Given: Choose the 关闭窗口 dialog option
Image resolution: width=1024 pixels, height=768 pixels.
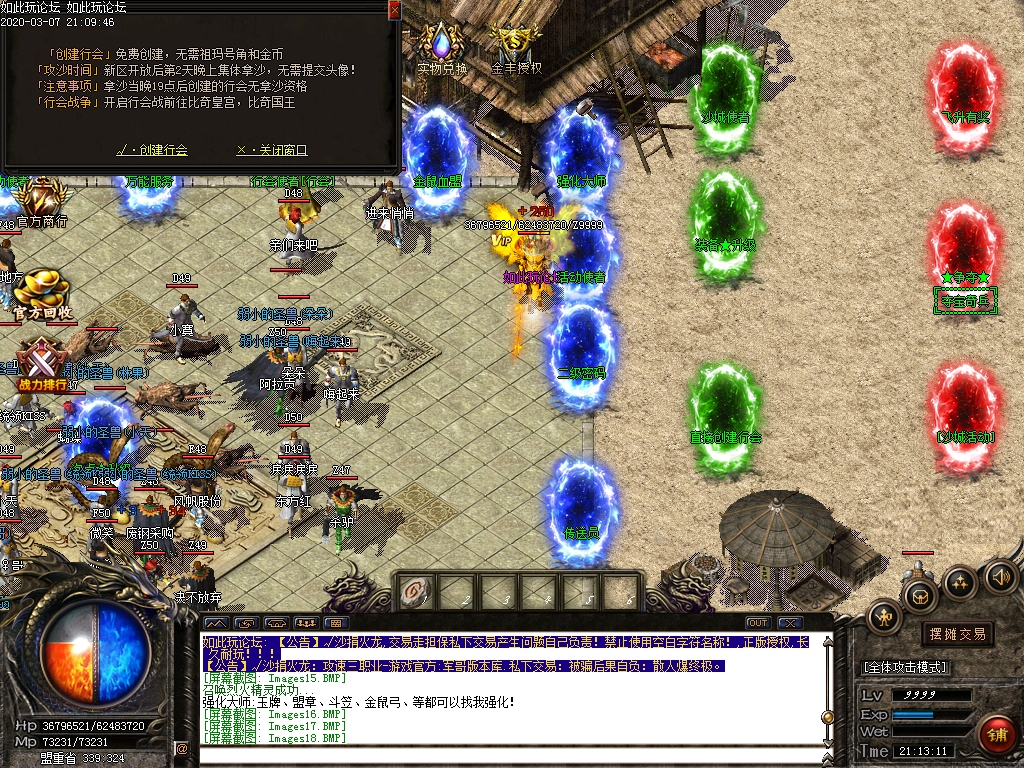Looking at the screenshot, I should pos(271,150).
